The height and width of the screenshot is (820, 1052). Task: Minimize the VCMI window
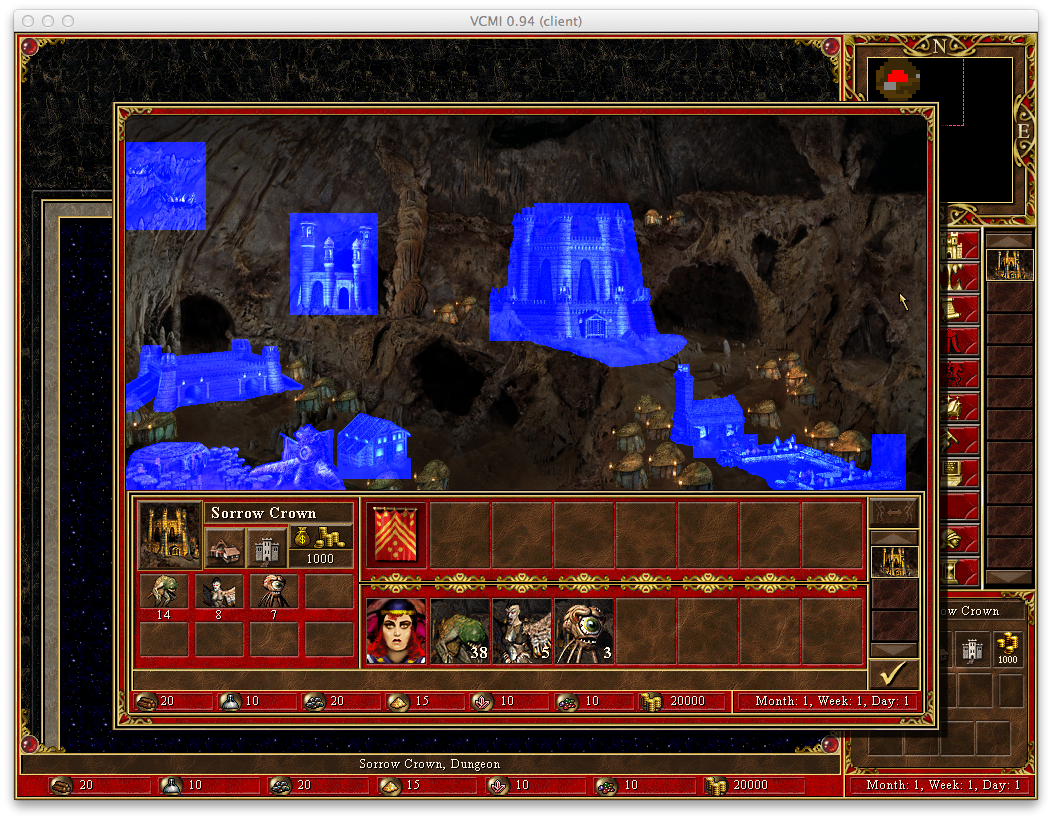pos(48,21)
